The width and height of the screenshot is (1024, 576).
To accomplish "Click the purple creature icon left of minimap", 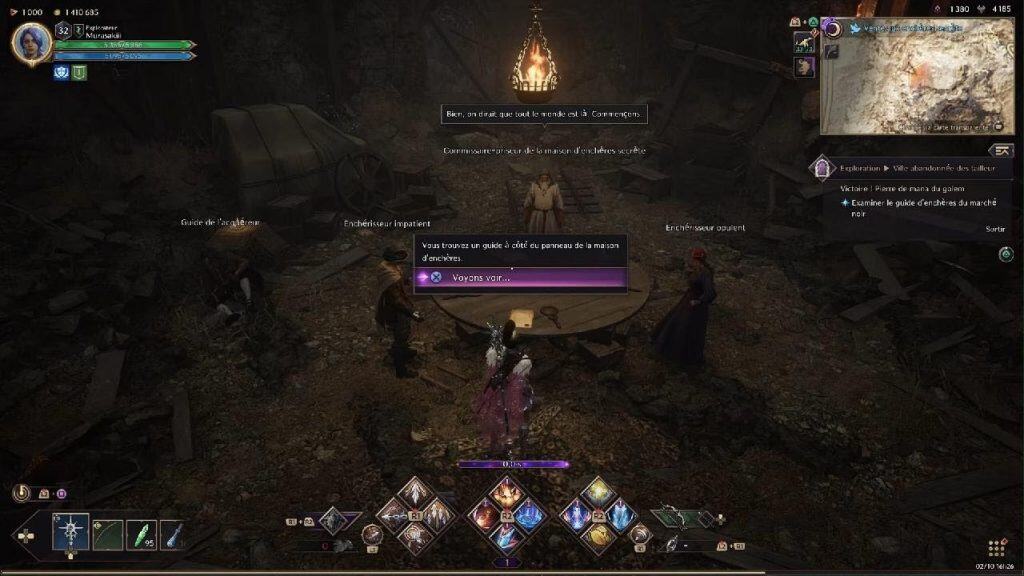I will tap(804, 67).
